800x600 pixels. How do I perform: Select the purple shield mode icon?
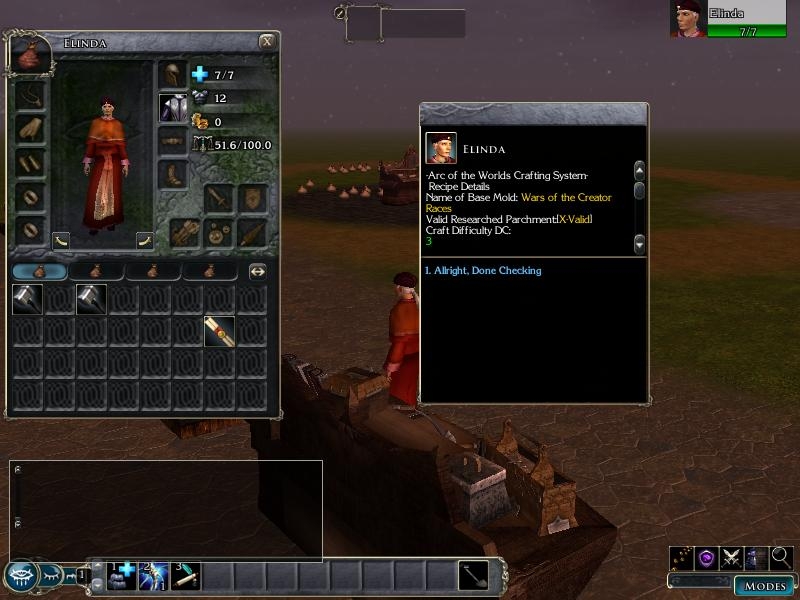coord(708,558)
